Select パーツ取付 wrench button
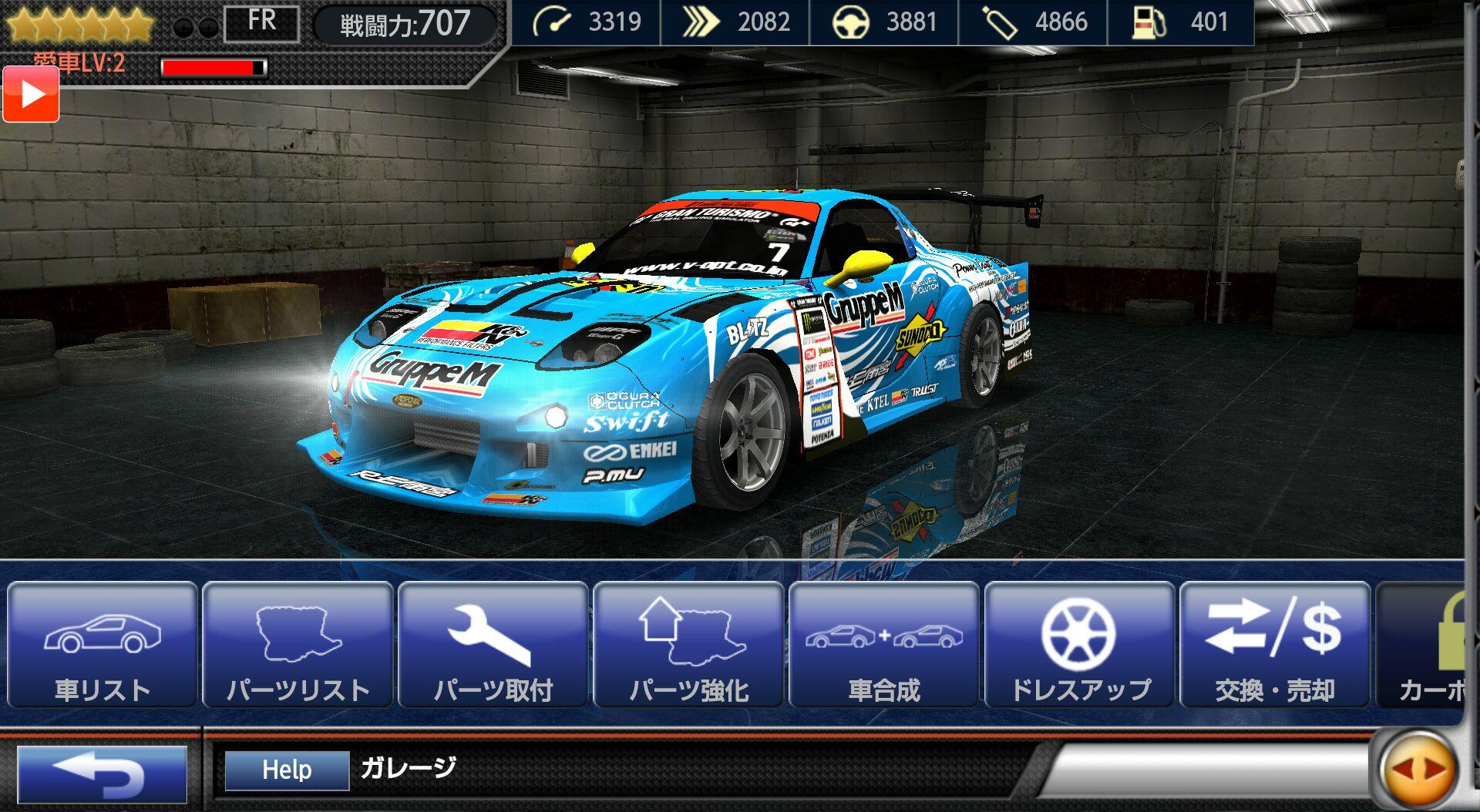This screenshot has height=812, width=1480. (493, 646)
